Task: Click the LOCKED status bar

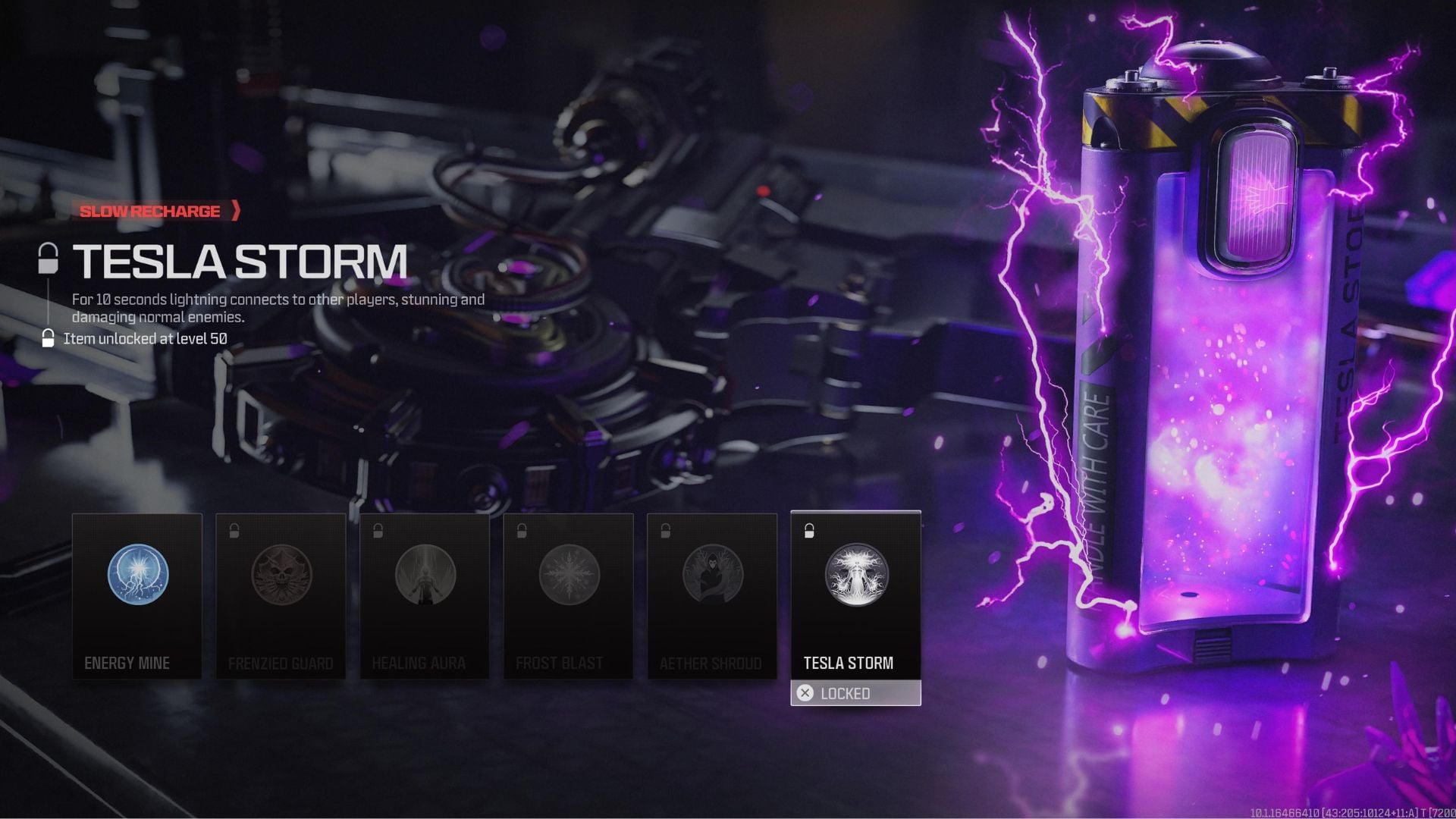Action: 855,692
